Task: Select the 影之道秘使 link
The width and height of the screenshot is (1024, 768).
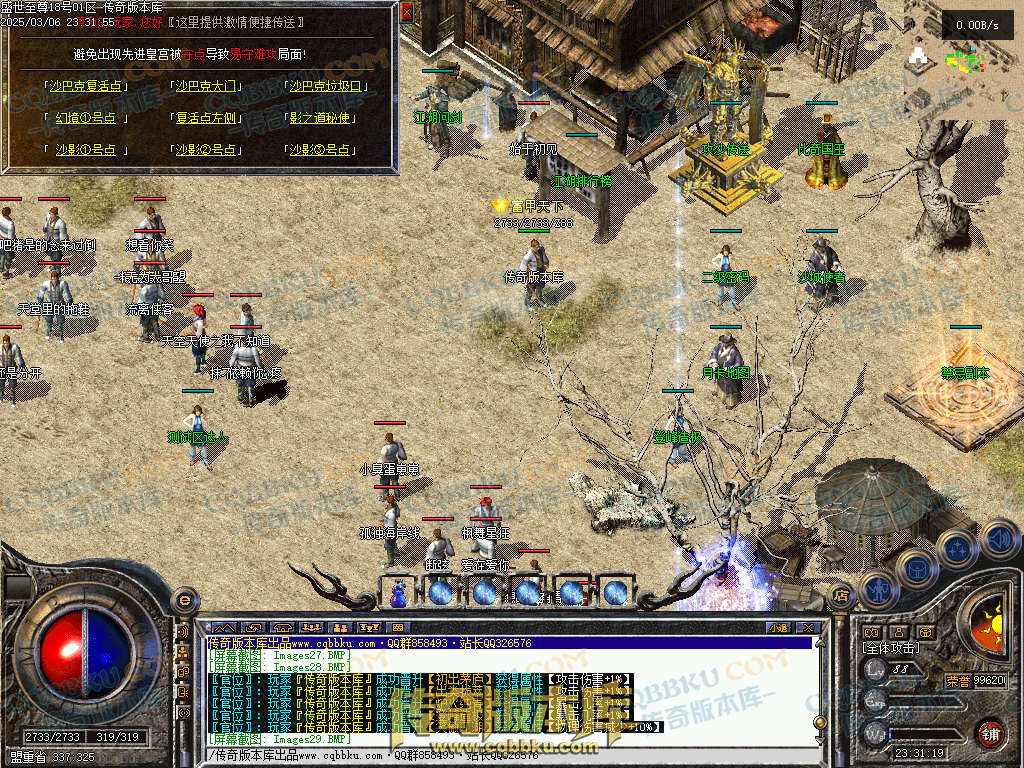Action: (x=320, y=118)
